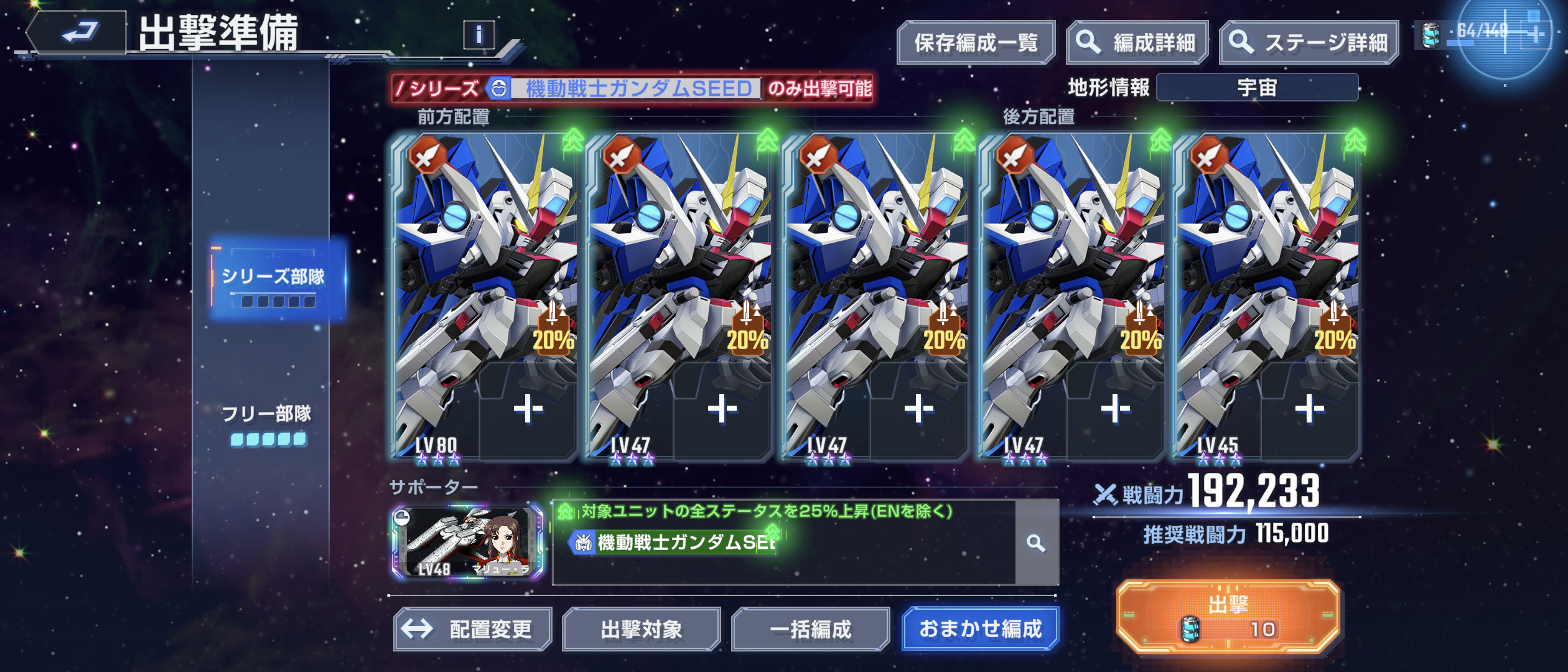This screenshot has height=672, width=1568.
Task: View ステージ詳細 stage details
Action: (1309, 43)
